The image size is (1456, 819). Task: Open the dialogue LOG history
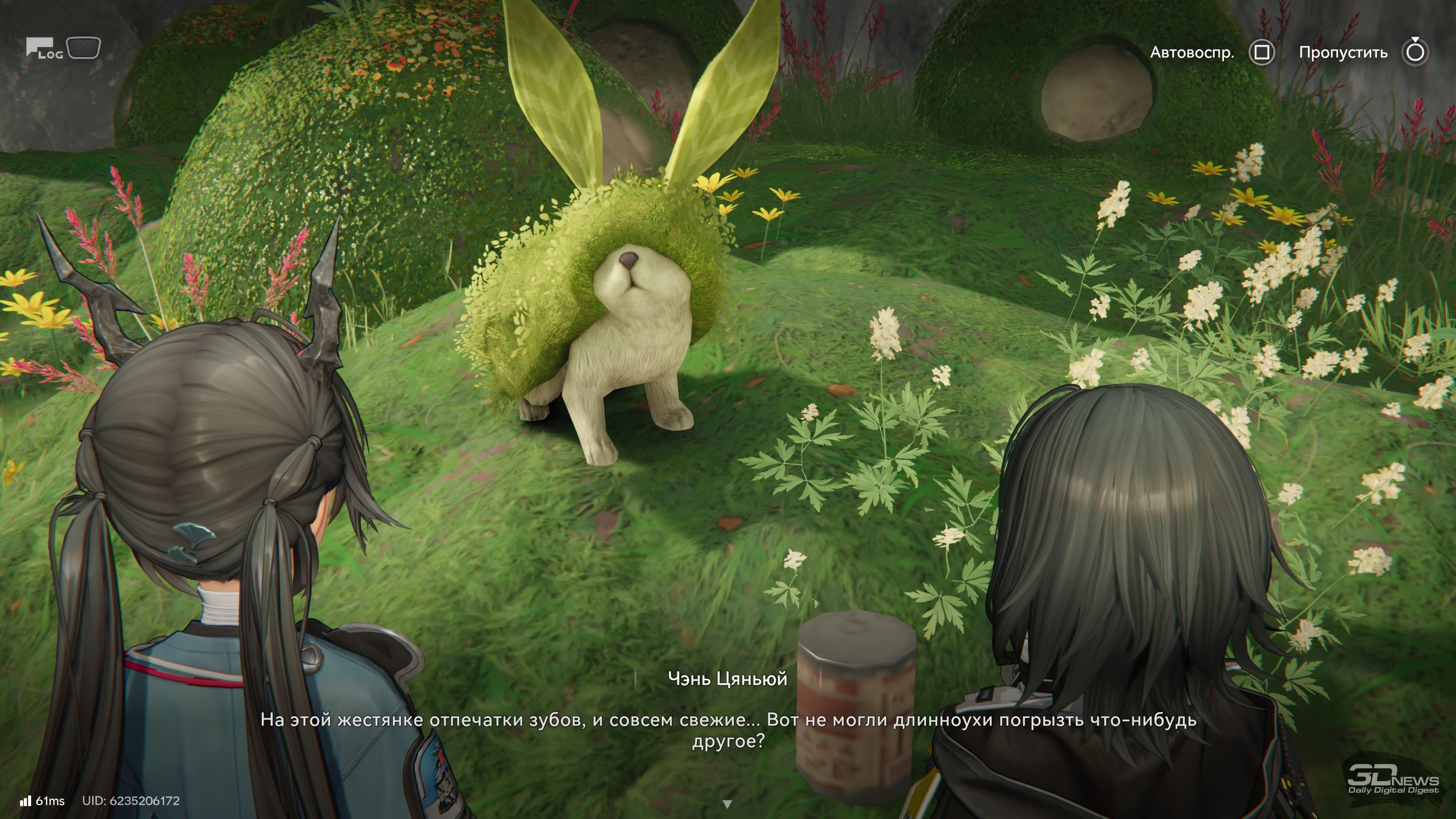pyautogui.click(x=44, y=49)
